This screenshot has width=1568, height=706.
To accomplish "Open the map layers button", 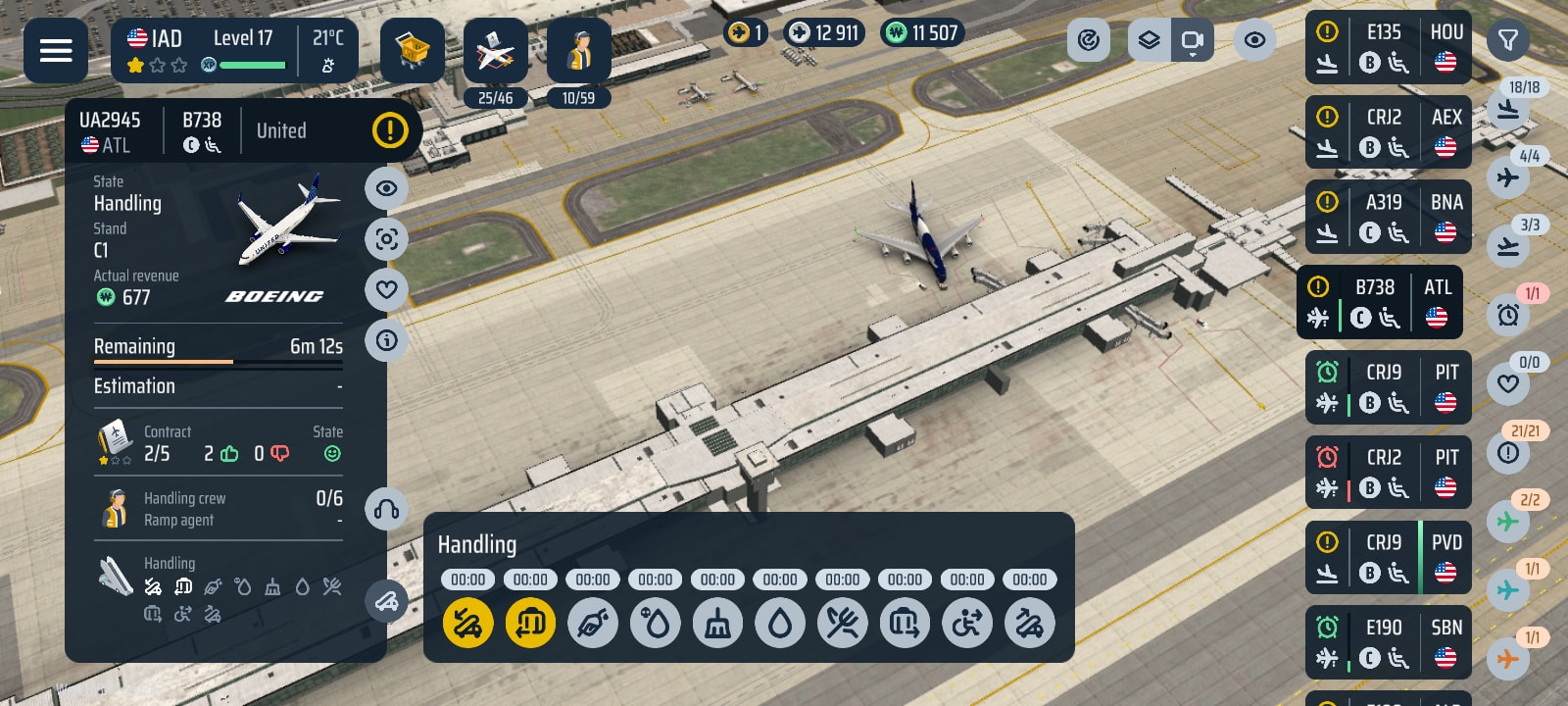I will pos(1149,41).
